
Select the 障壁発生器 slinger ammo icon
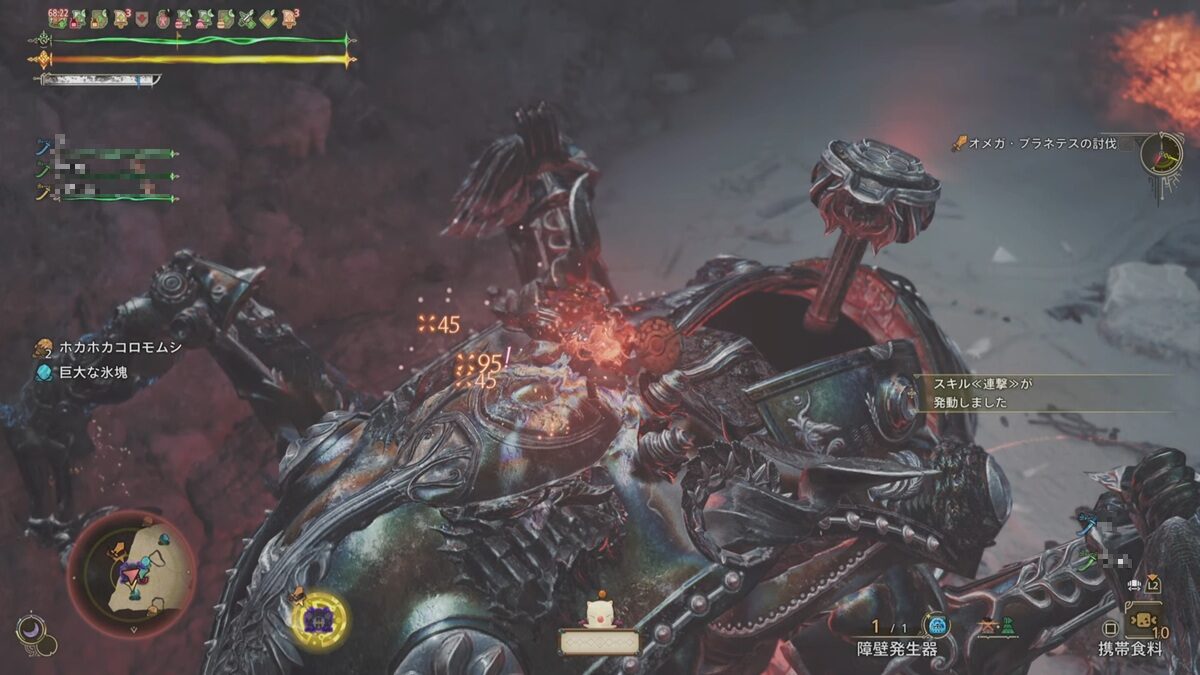(936, 626)
